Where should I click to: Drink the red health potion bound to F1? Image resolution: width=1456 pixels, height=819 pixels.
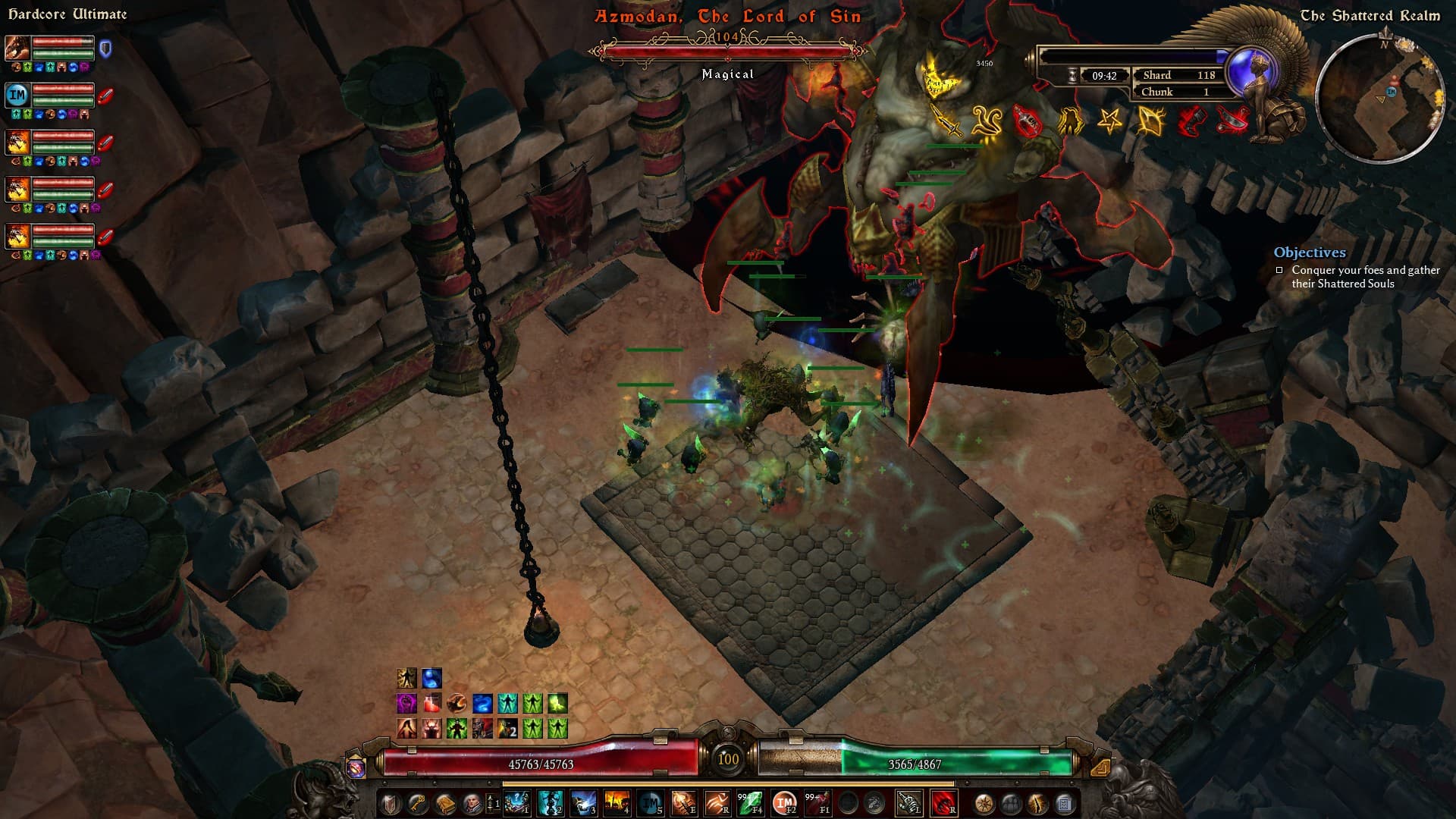click(817, 803)
